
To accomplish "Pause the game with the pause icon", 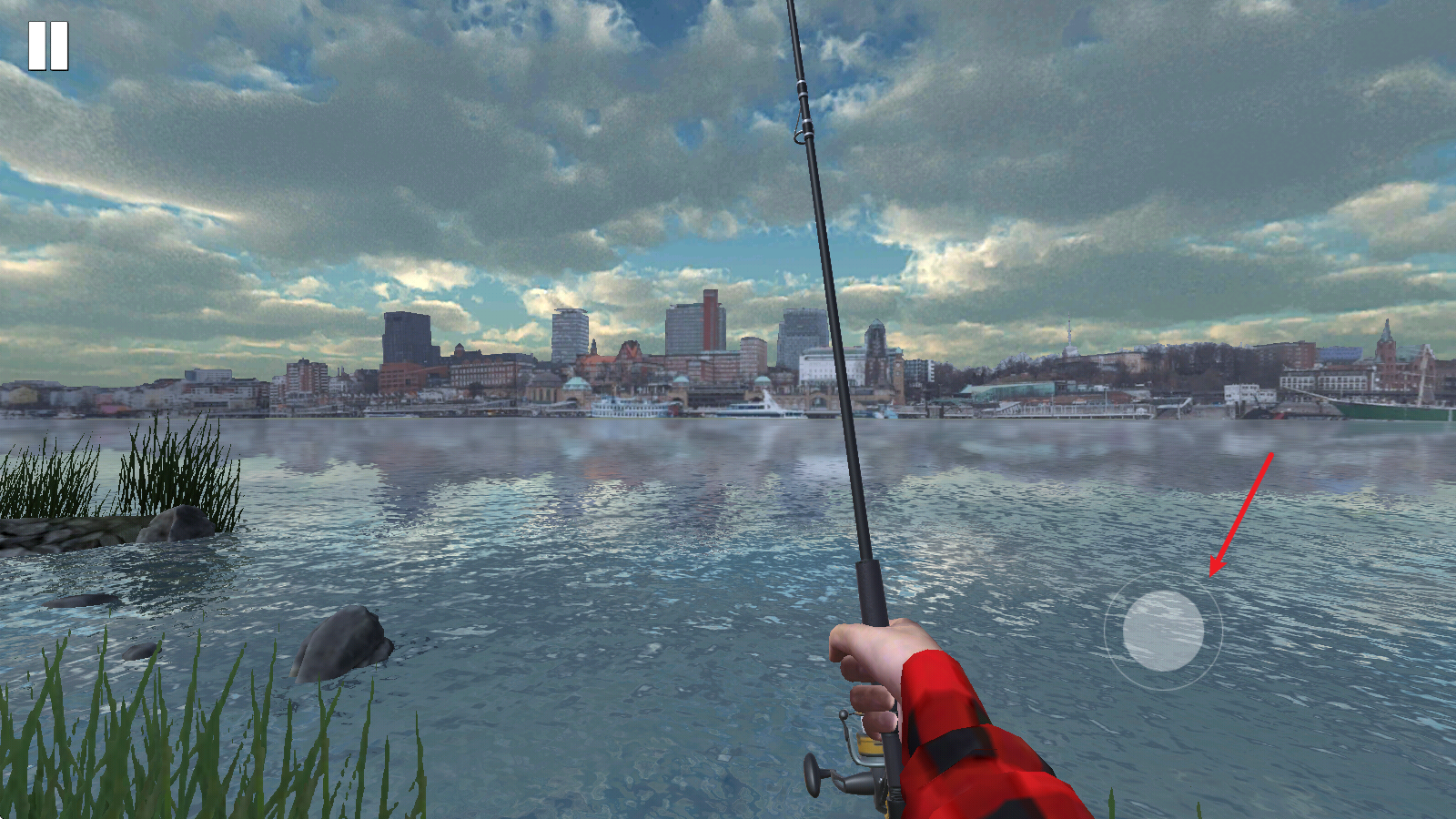I will pyautogui.click(x=48, y=45).
